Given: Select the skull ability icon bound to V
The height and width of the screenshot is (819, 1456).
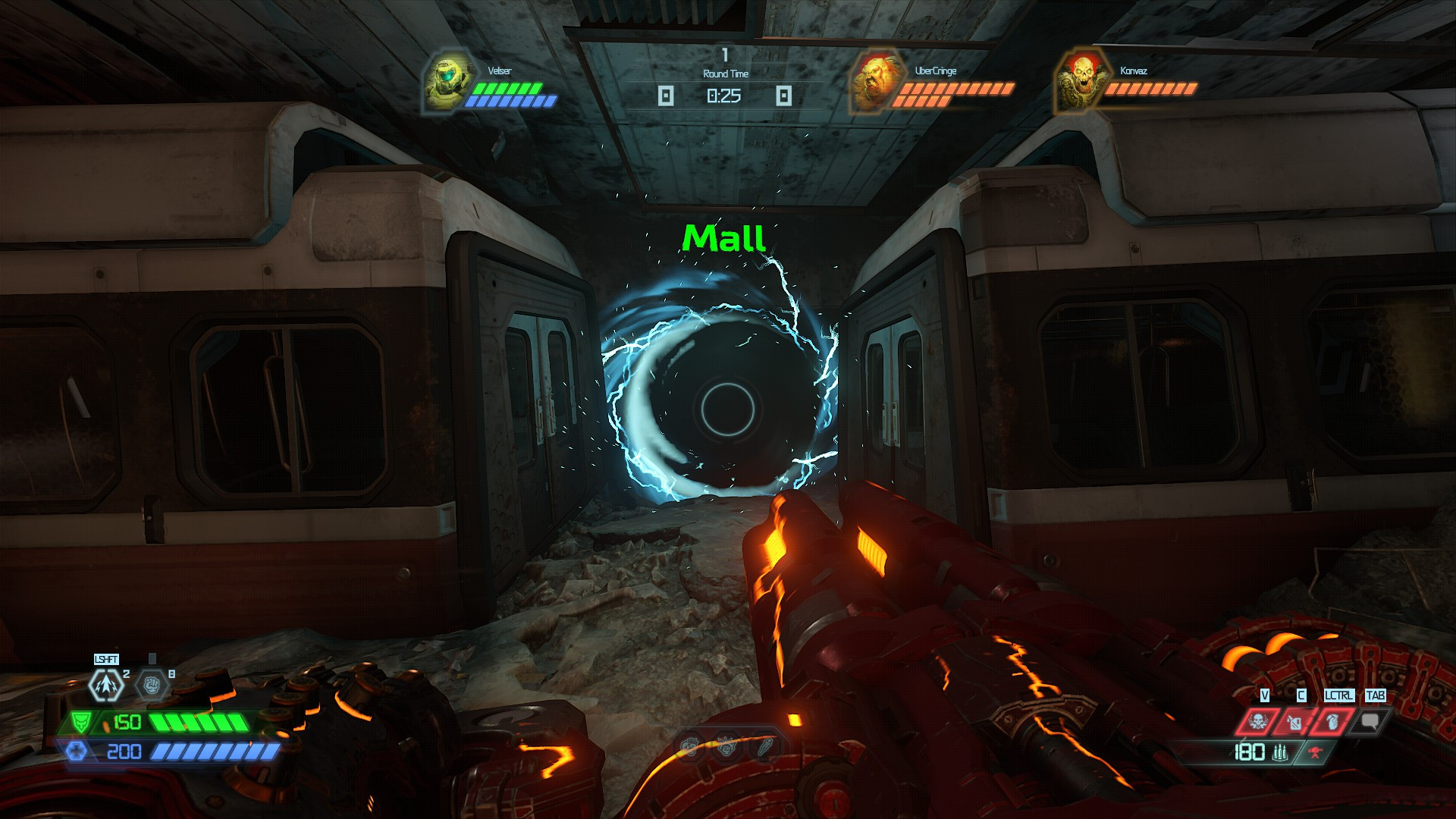Looking at the screenshot, I should (1258, 723).
